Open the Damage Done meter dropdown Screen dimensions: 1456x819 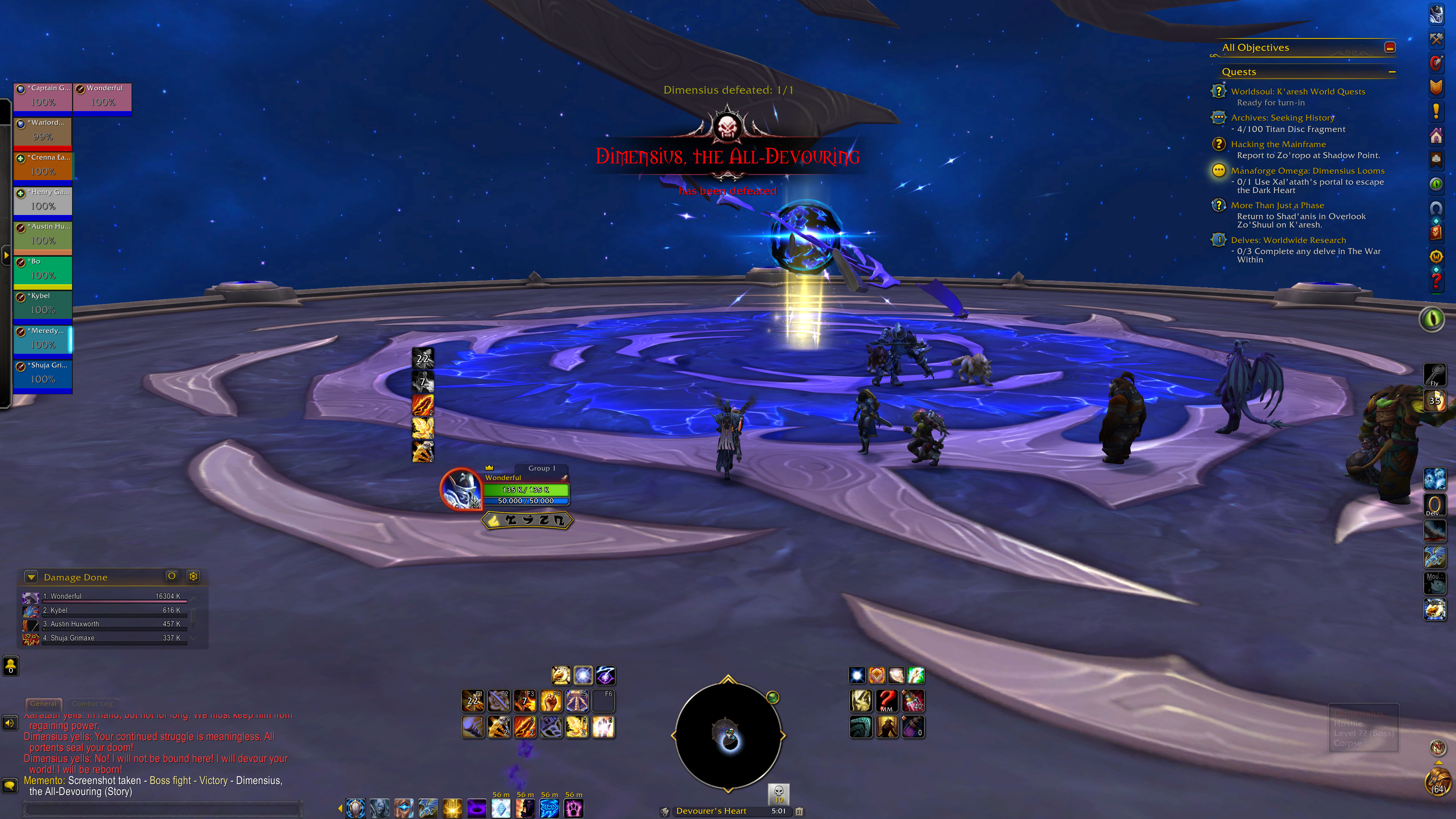(x=31, y=577)
